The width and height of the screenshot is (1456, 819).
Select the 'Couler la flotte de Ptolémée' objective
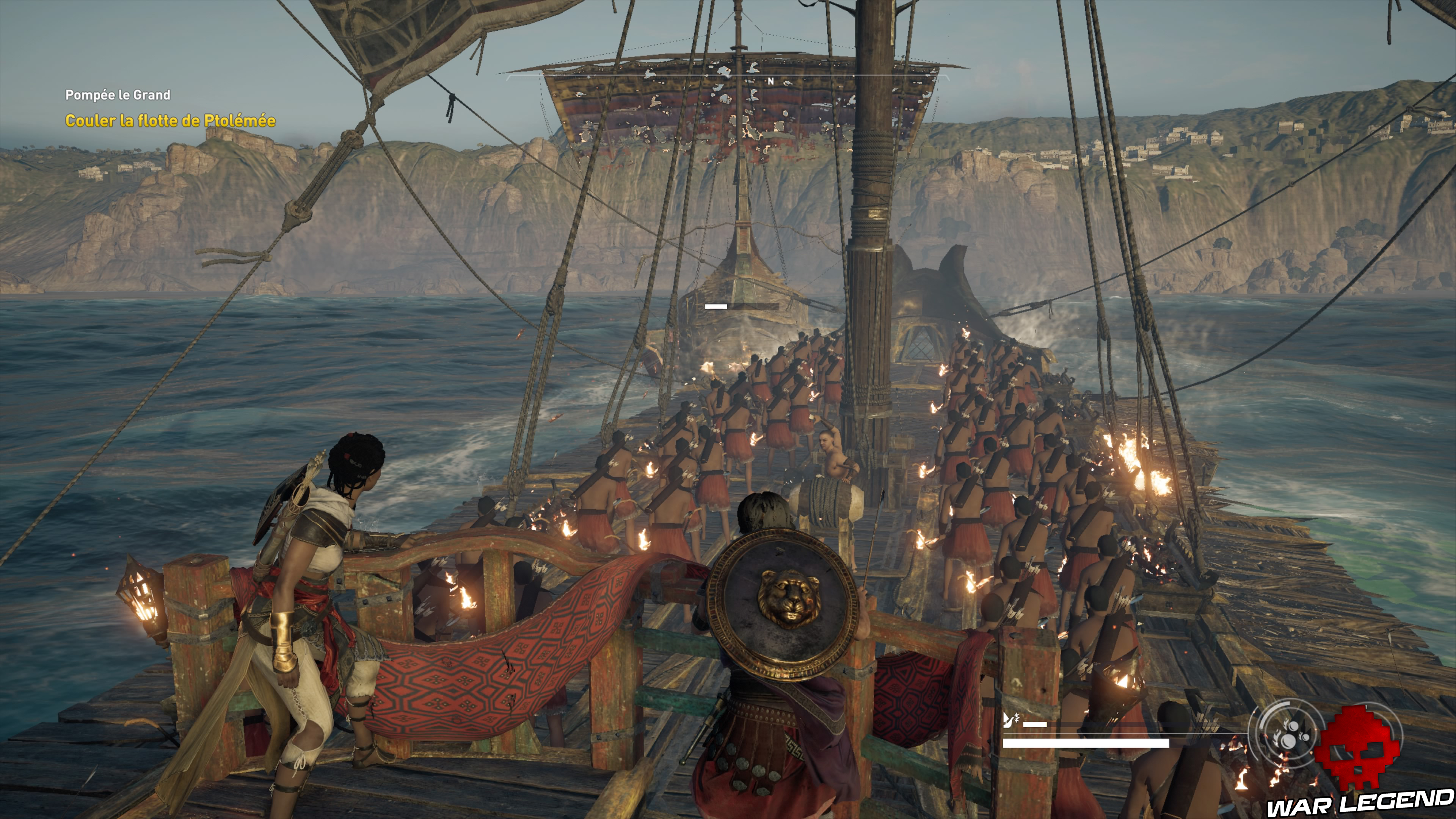170,121
